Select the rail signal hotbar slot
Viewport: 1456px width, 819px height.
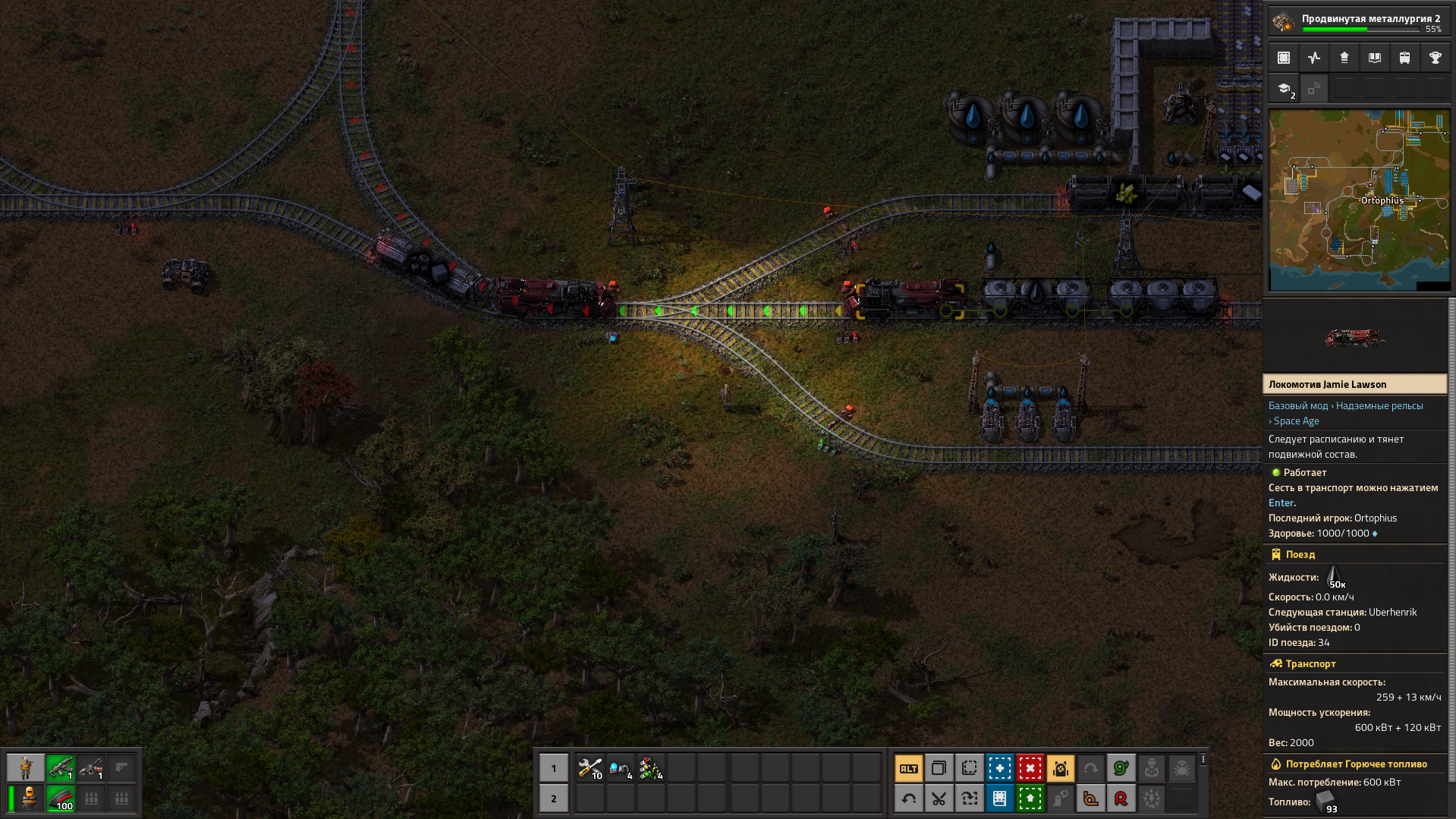tap(650, 769)
